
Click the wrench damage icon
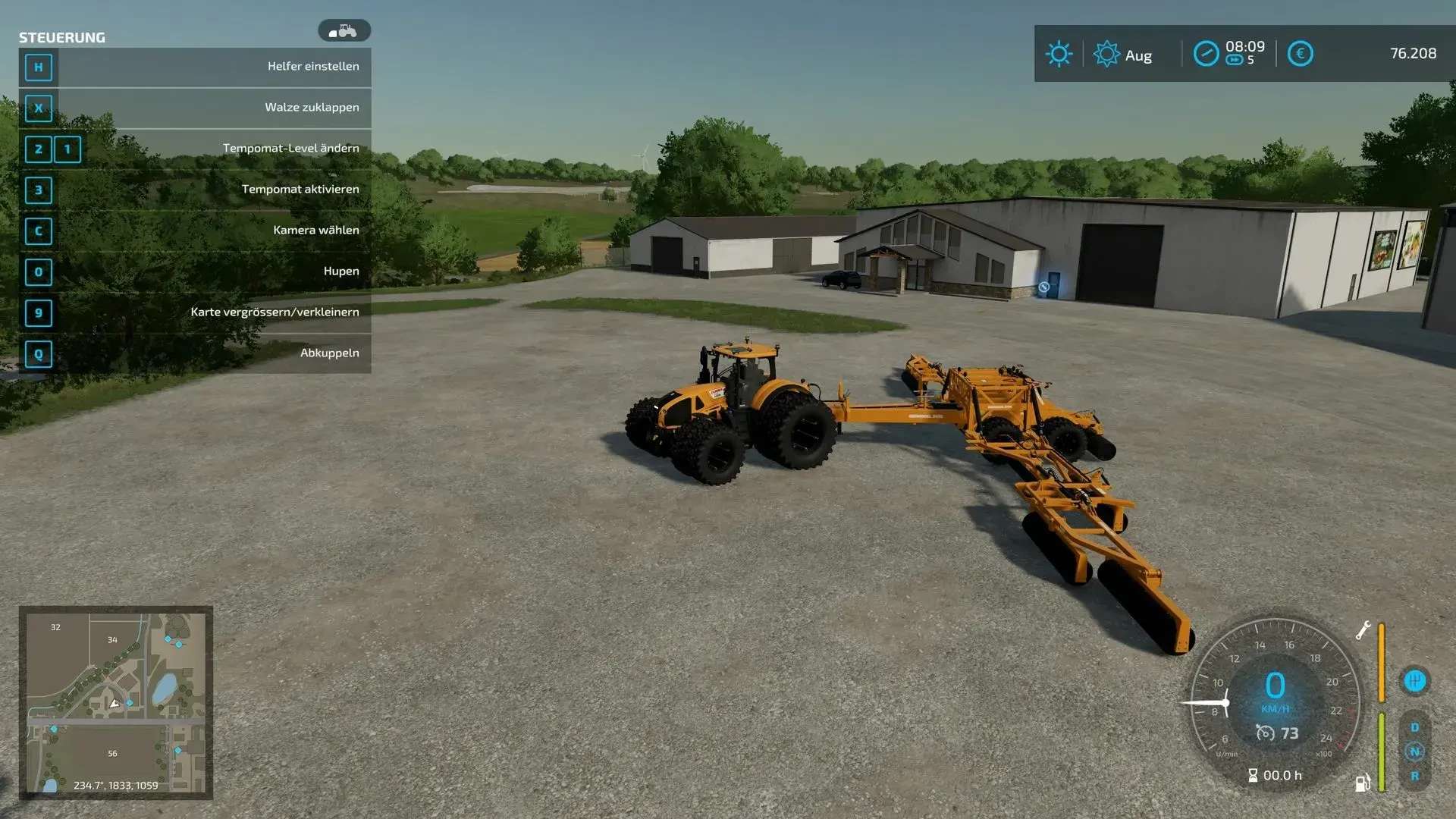coord(1363,630)
